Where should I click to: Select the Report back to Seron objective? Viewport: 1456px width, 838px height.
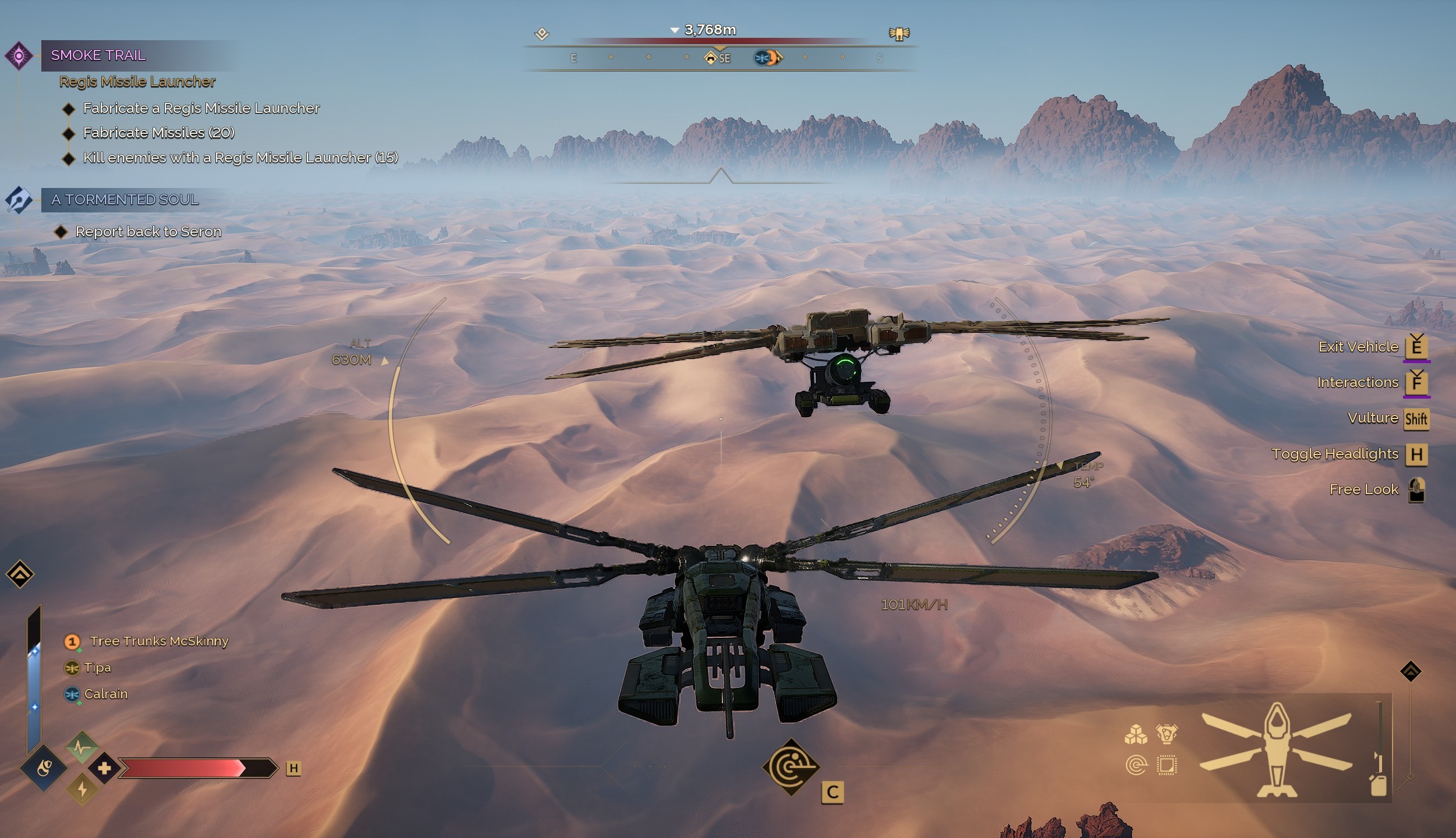pyautogui.click(x=148, y=232)
